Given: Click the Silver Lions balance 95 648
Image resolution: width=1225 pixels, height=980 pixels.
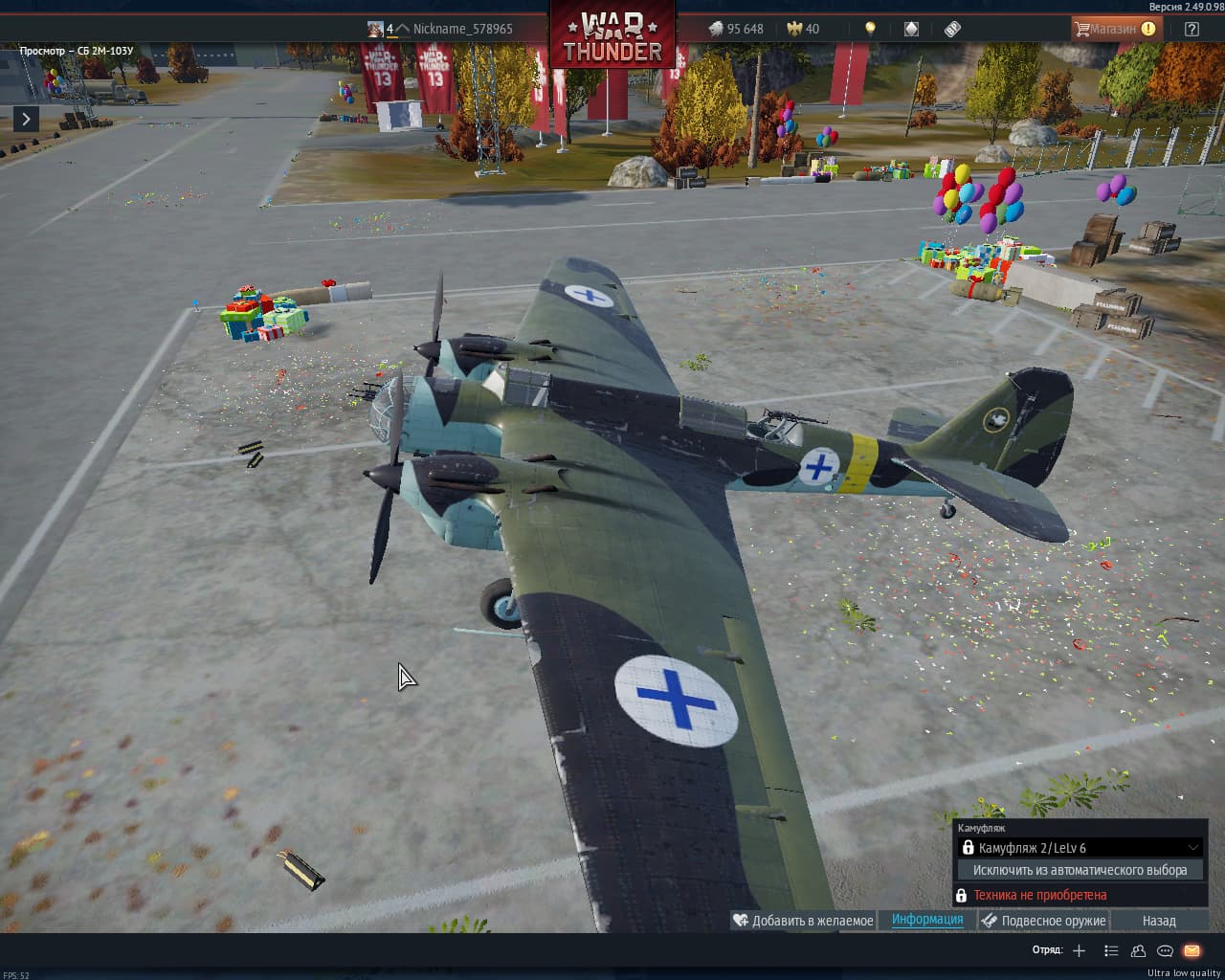Looking at the screenshot, I should pos(736,29).
